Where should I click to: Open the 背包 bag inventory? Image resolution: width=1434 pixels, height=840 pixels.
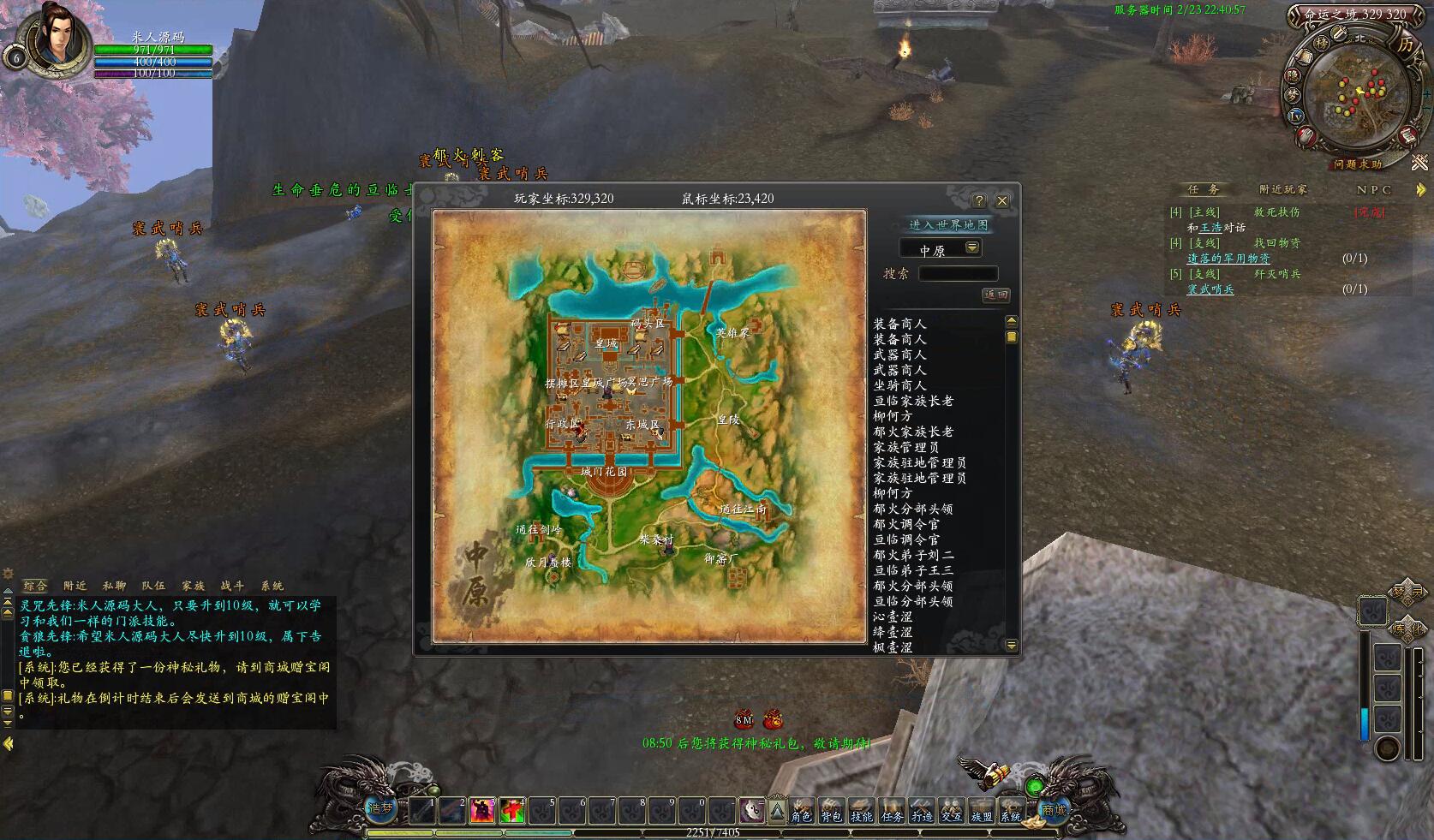pyautogui.click(x=831, y=815)
